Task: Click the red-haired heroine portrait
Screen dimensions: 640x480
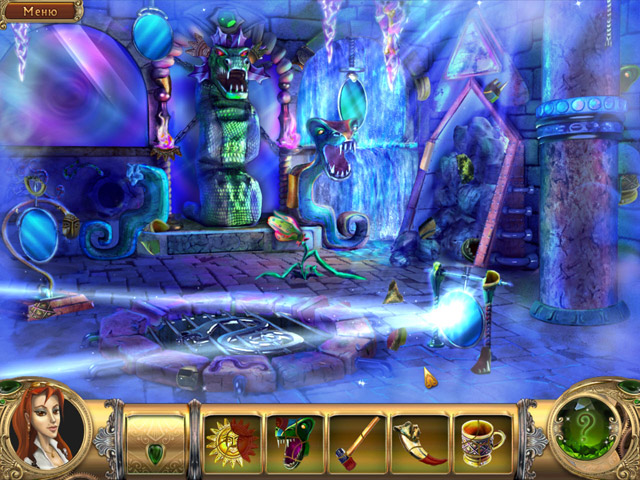Action: tap(44, 430)
